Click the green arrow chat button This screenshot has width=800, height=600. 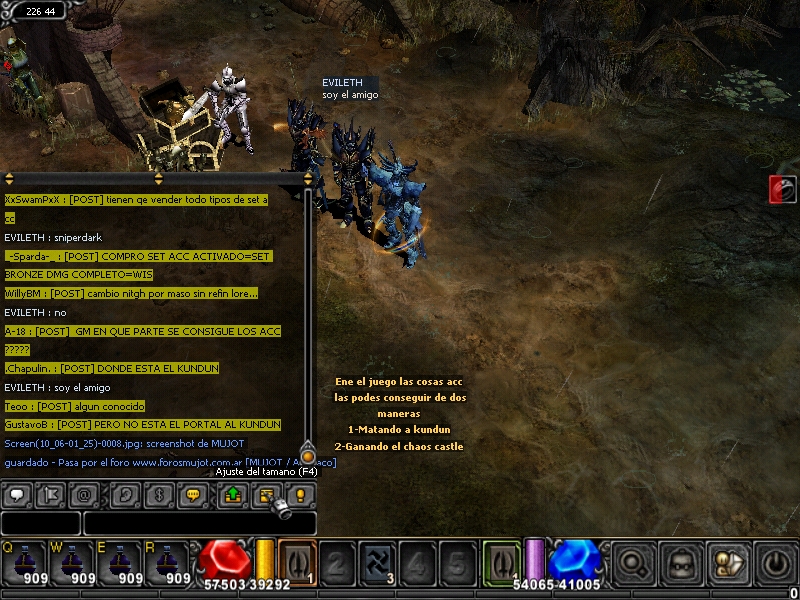[x=231, y=494]
